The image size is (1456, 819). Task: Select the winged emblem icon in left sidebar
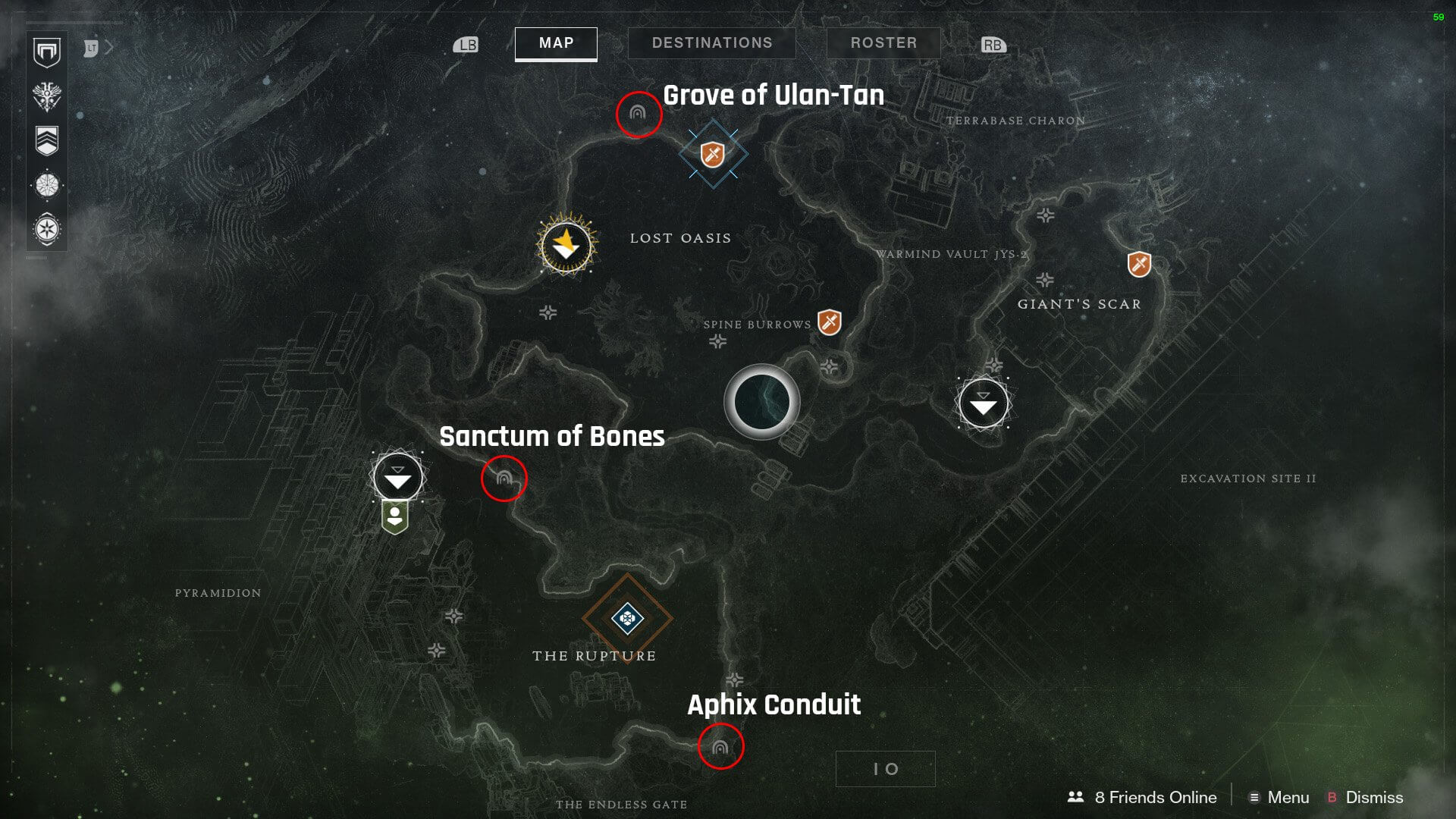coord(47,96)
